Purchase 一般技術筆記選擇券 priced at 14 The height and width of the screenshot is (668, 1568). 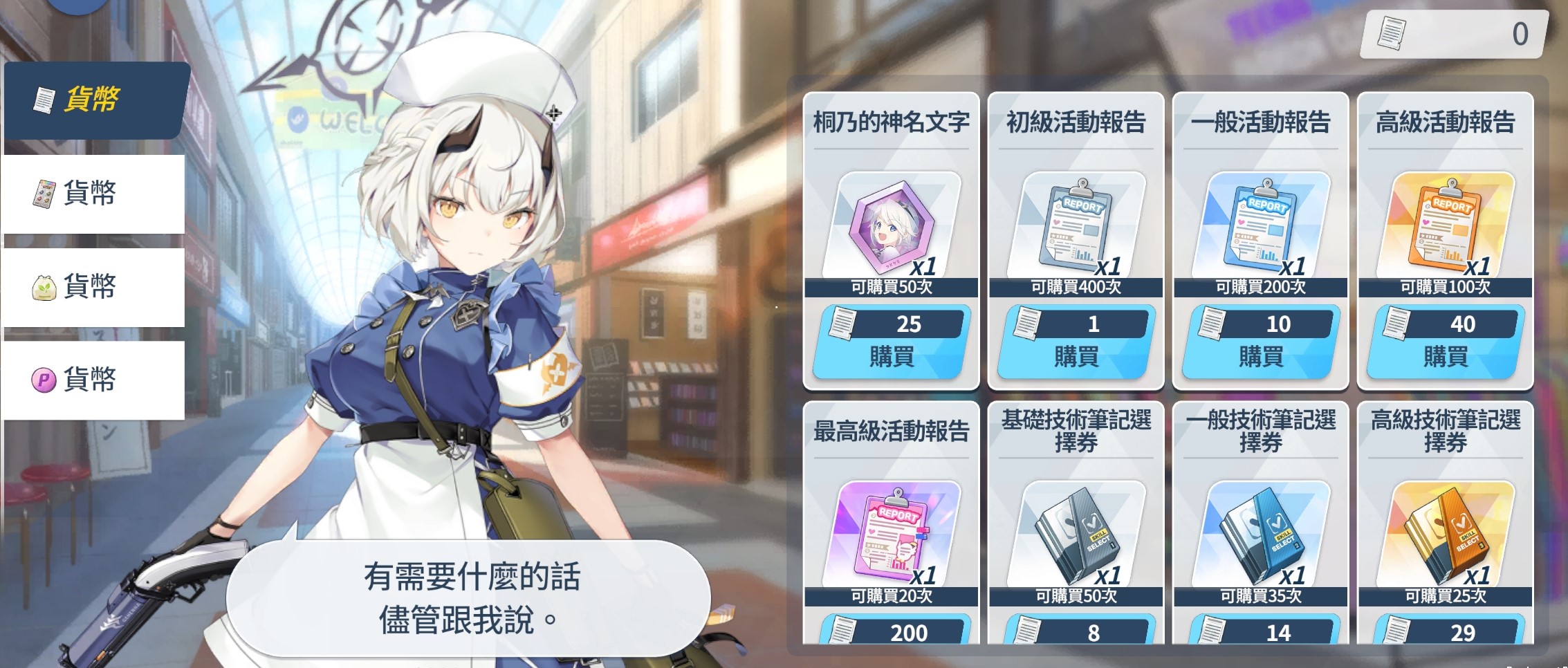(x=1260, y=631)
